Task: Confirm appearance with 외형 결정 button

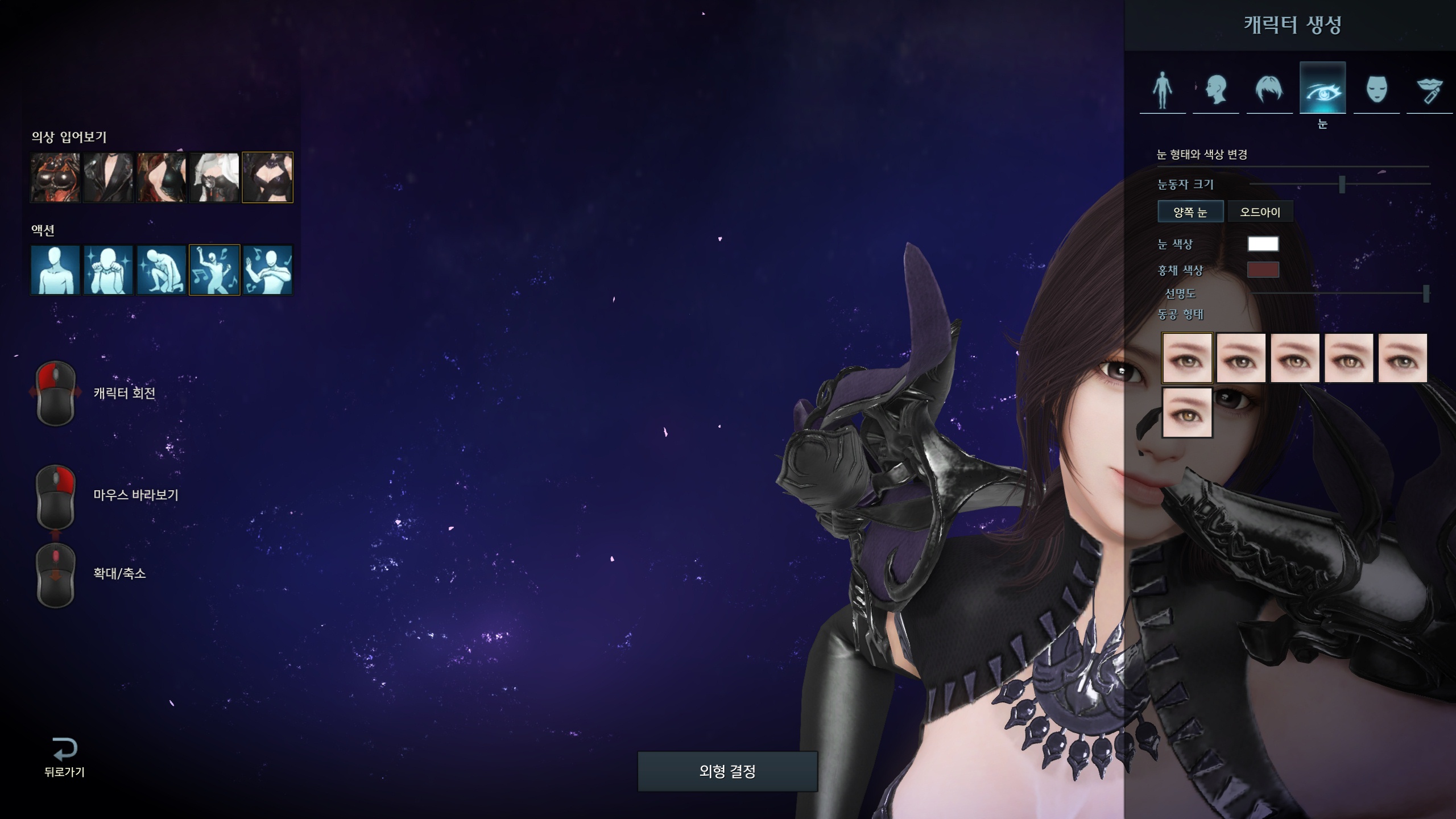Action: pos(727,771)
